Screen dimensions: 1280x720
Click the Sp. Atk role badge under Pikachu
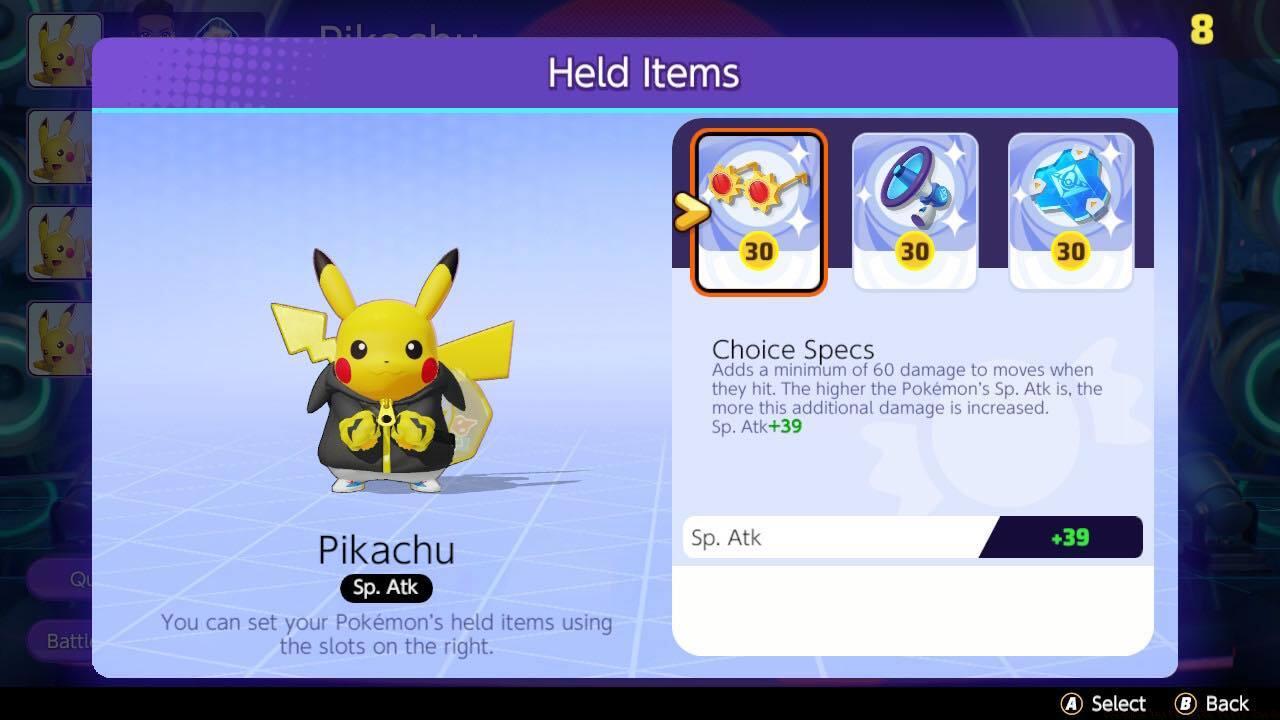[386, 588]
